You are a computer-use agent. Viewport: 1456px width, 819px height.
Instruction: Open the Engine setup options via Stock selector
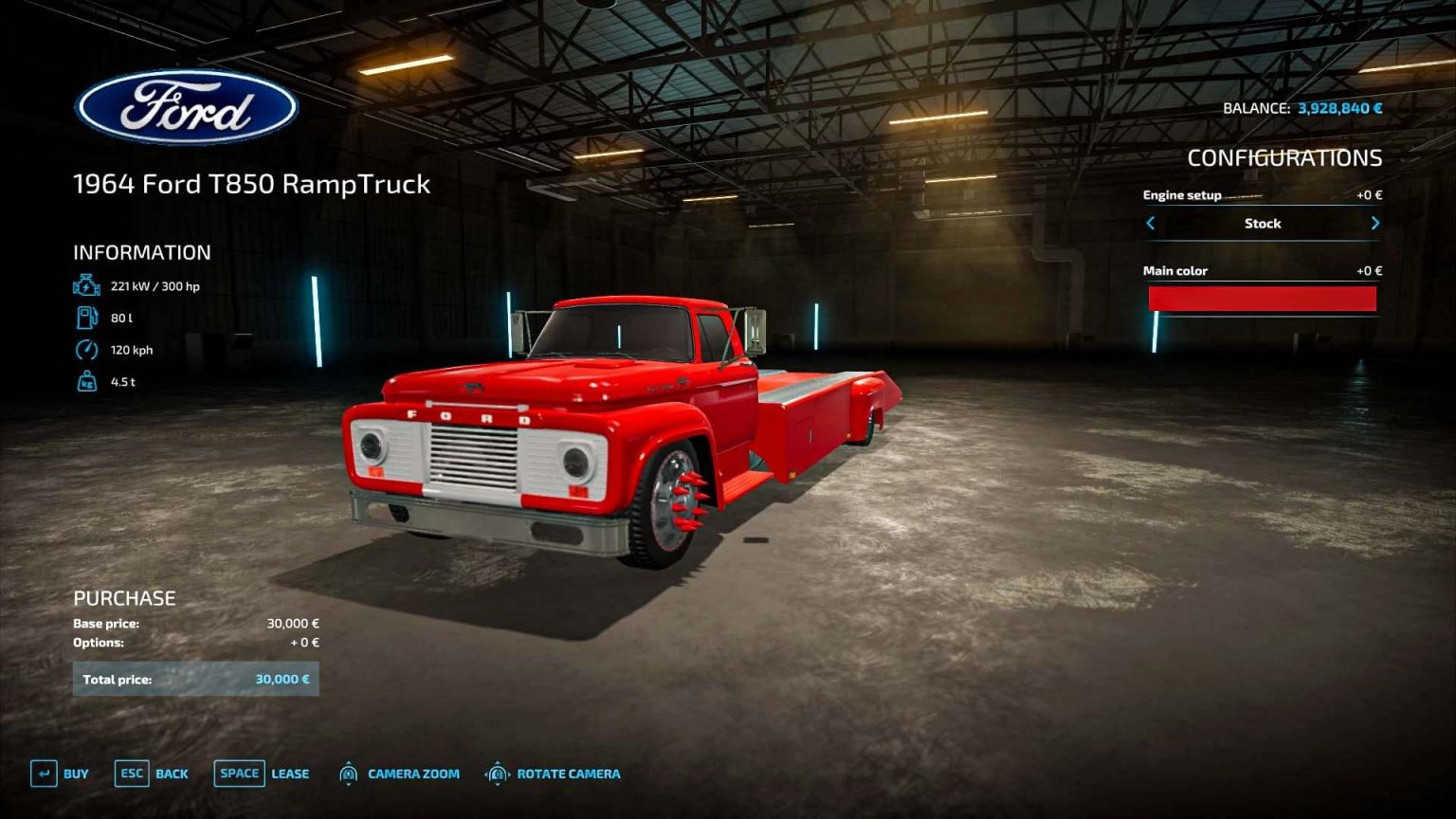pyautogui.click(x=1262, y=223)
